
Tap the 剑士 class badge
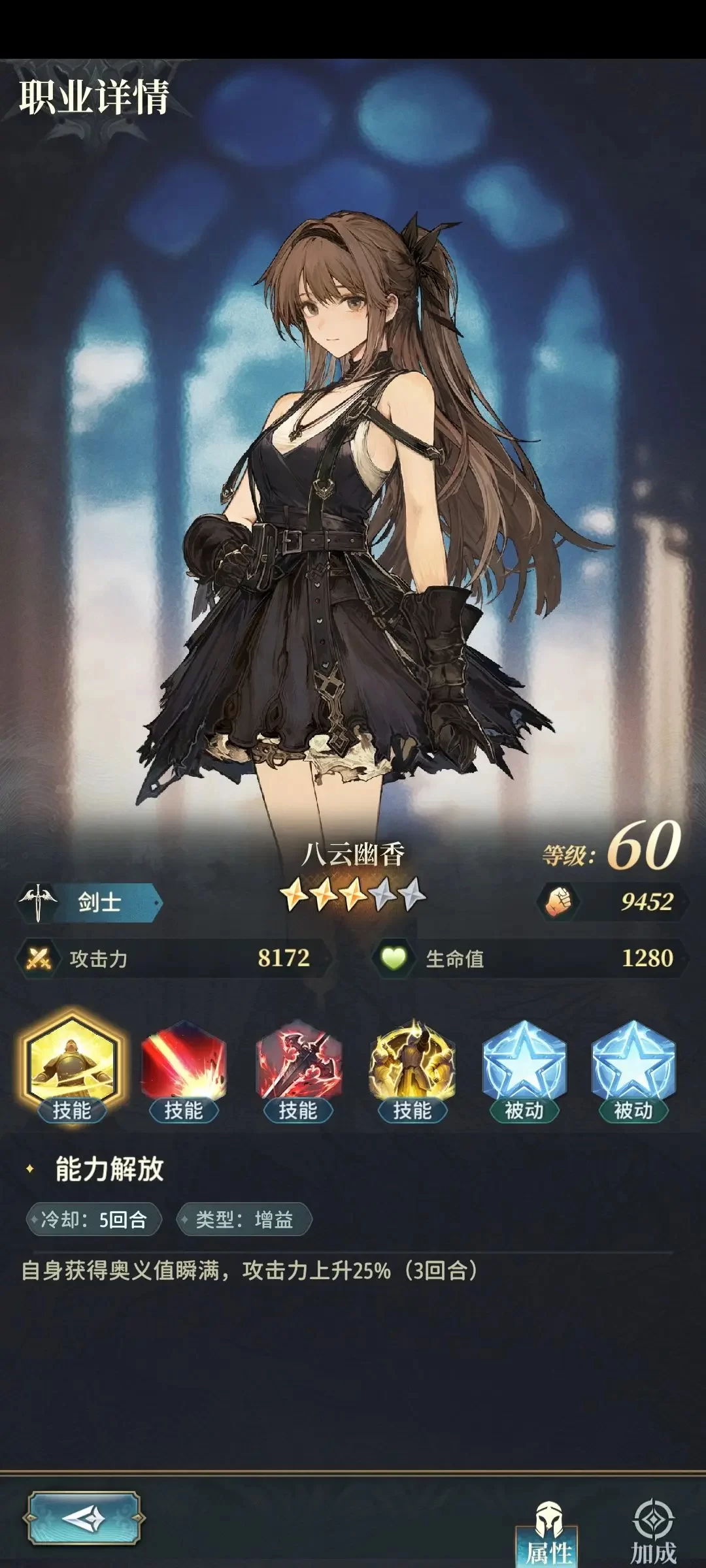90,903
